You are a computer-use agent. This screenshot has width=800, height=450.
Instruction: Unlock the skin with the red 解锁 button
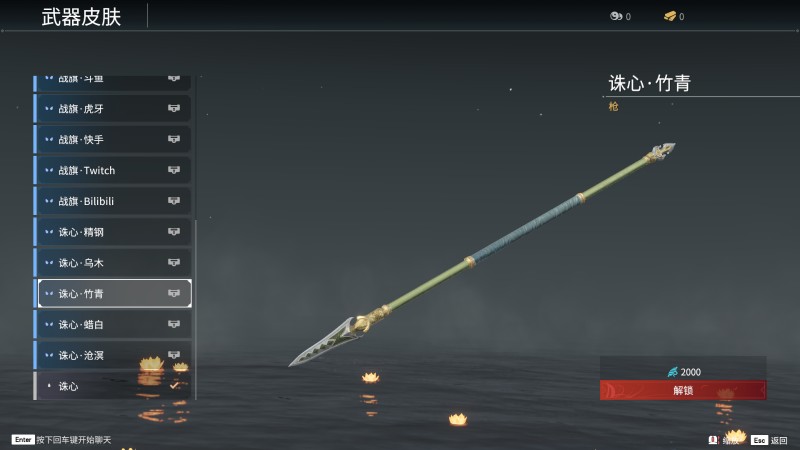pyautogui.click(x=683, y=390)
